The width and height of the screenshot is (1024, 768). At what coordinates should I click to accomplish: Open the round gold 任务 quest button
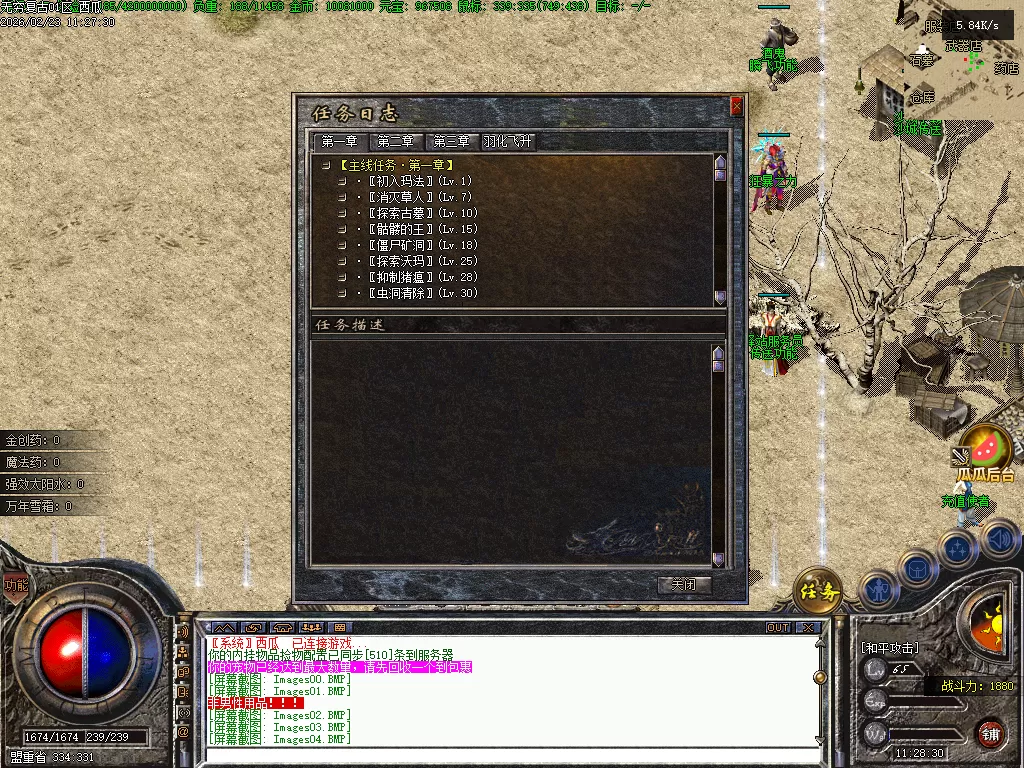818,593
